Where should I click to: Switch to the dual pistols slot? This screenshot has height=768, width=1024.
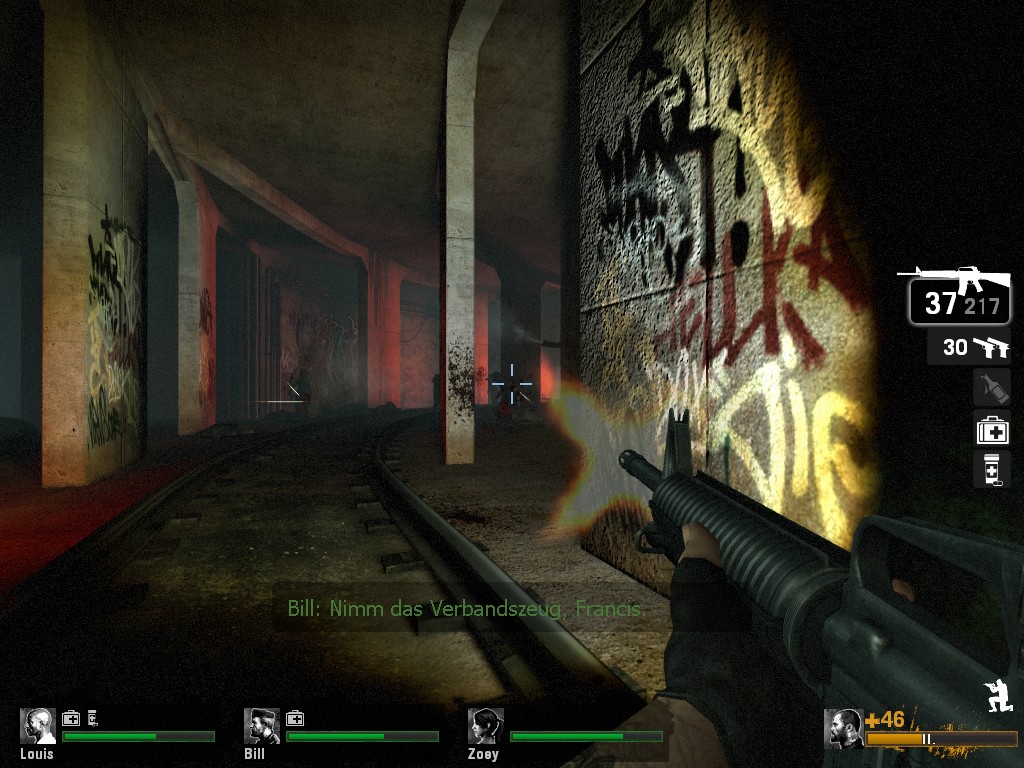[969, 347]
